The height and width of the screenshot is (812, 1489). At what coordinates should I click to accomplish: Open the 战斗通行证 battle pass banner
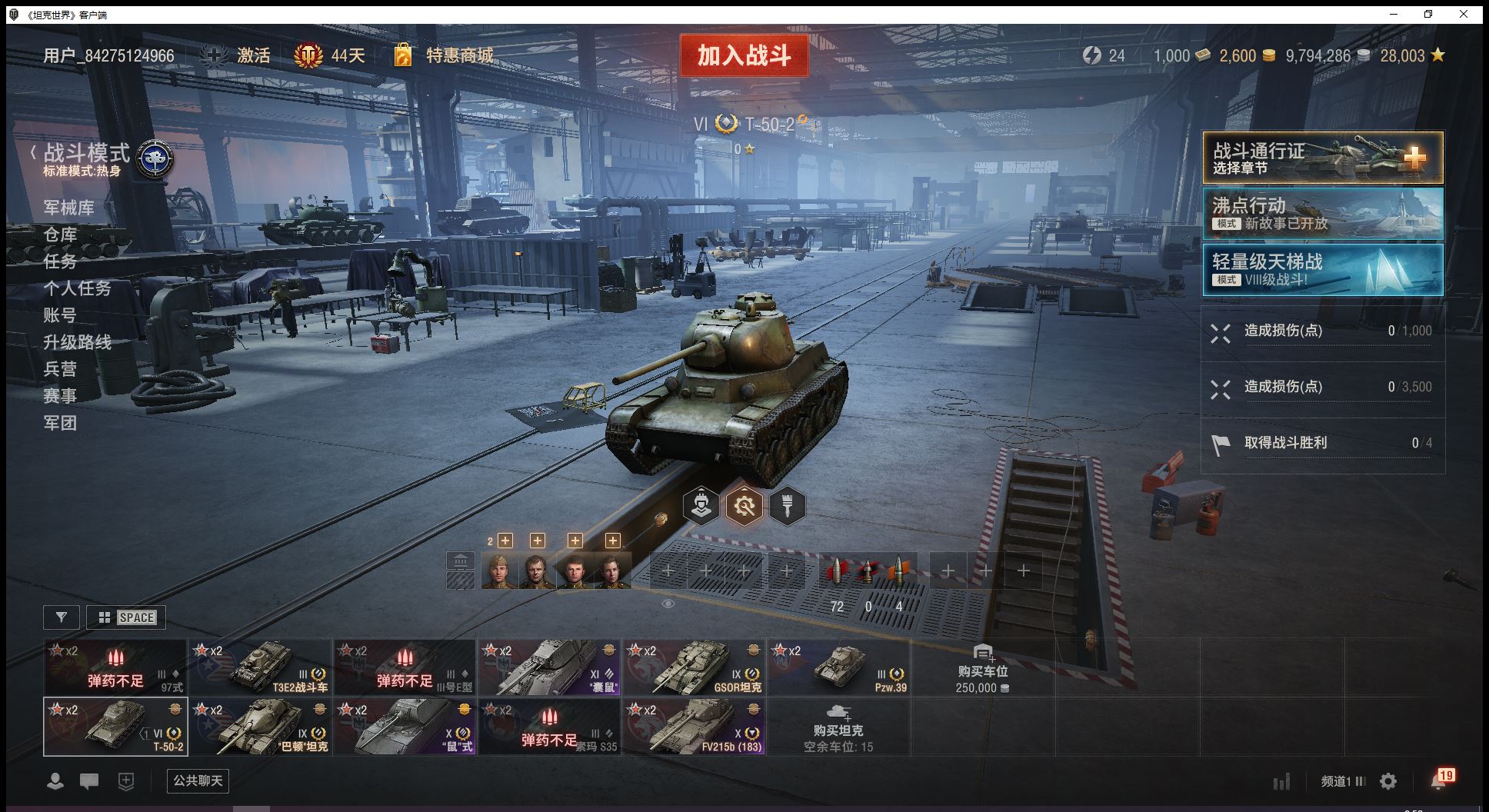tap(1322, 158)
